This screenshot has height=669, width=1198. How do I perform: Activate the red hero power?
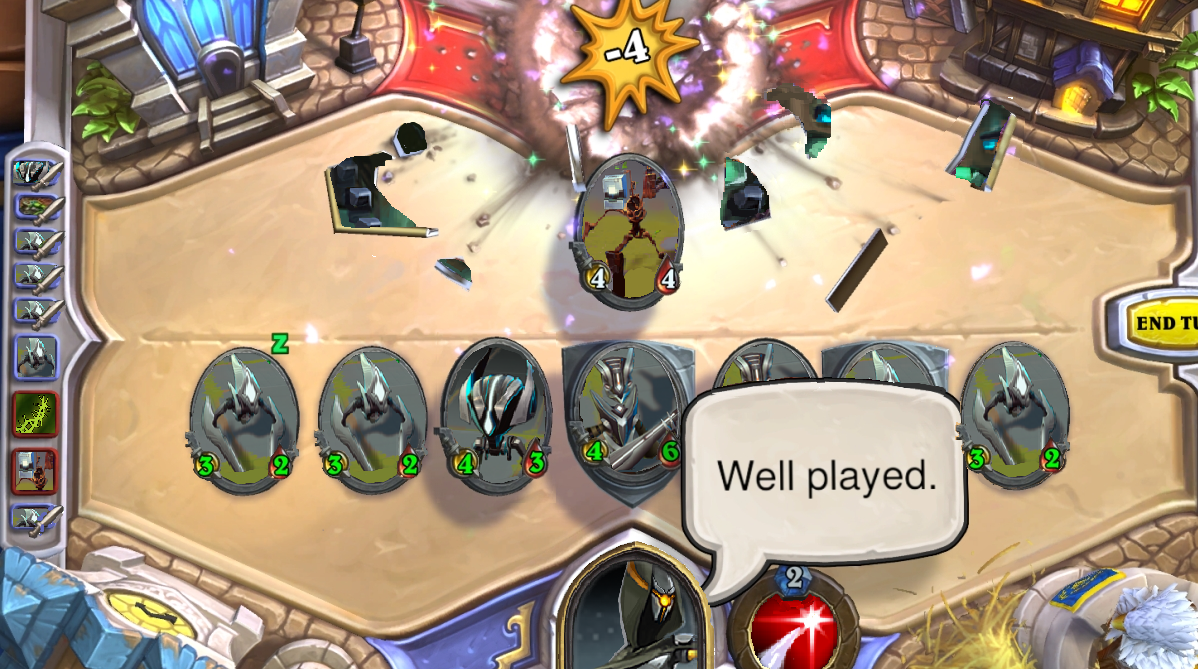[x=797, y=625]
